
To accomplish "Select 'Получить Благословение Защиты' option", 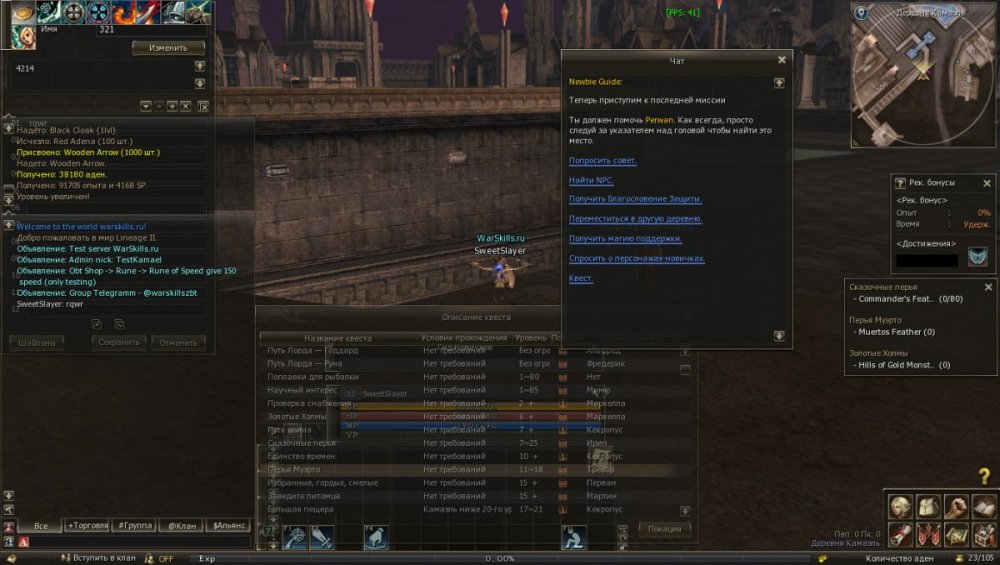I will click(635, 199).
